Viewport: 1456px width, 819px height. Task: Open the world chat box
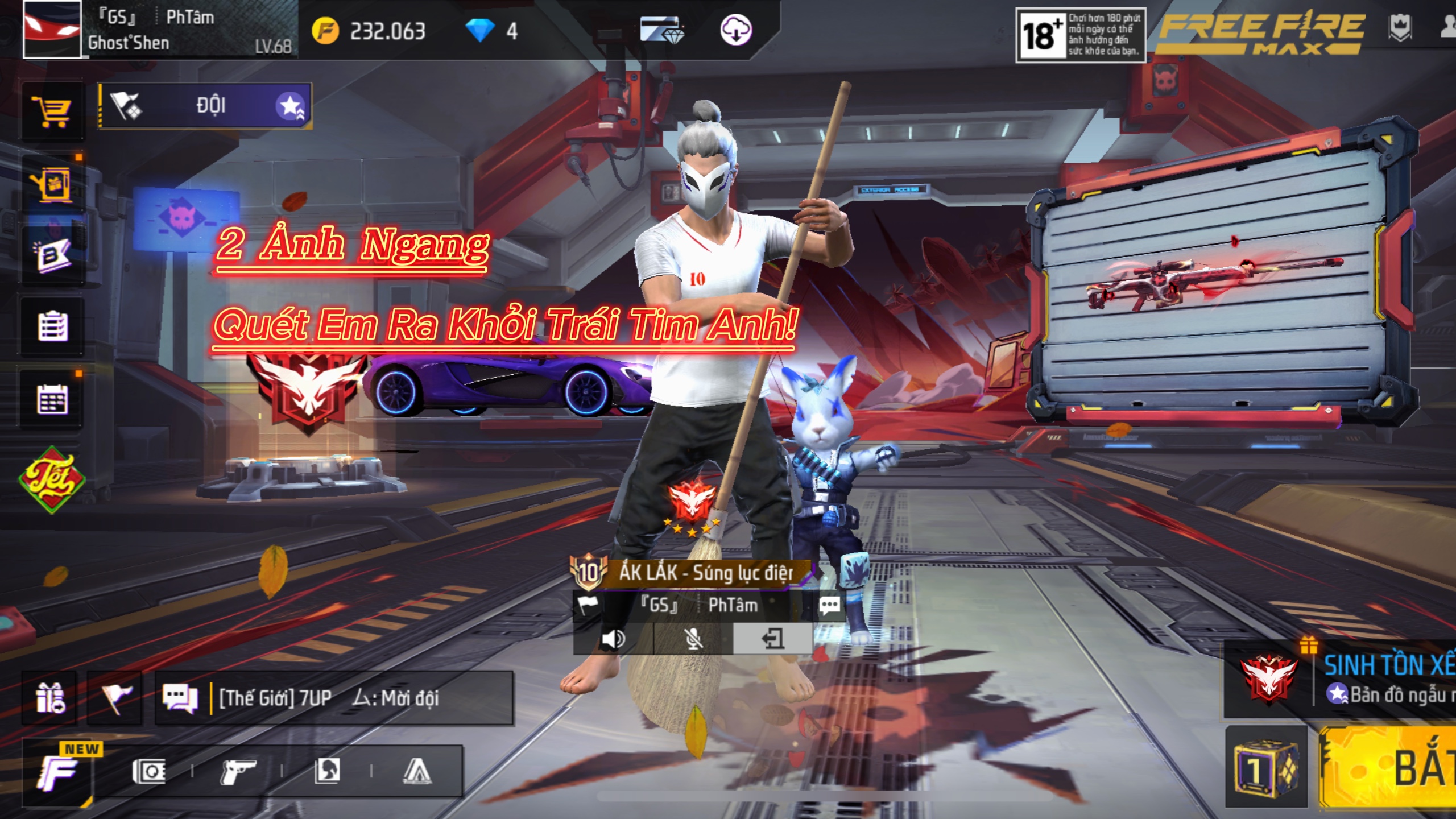[334, 698]
